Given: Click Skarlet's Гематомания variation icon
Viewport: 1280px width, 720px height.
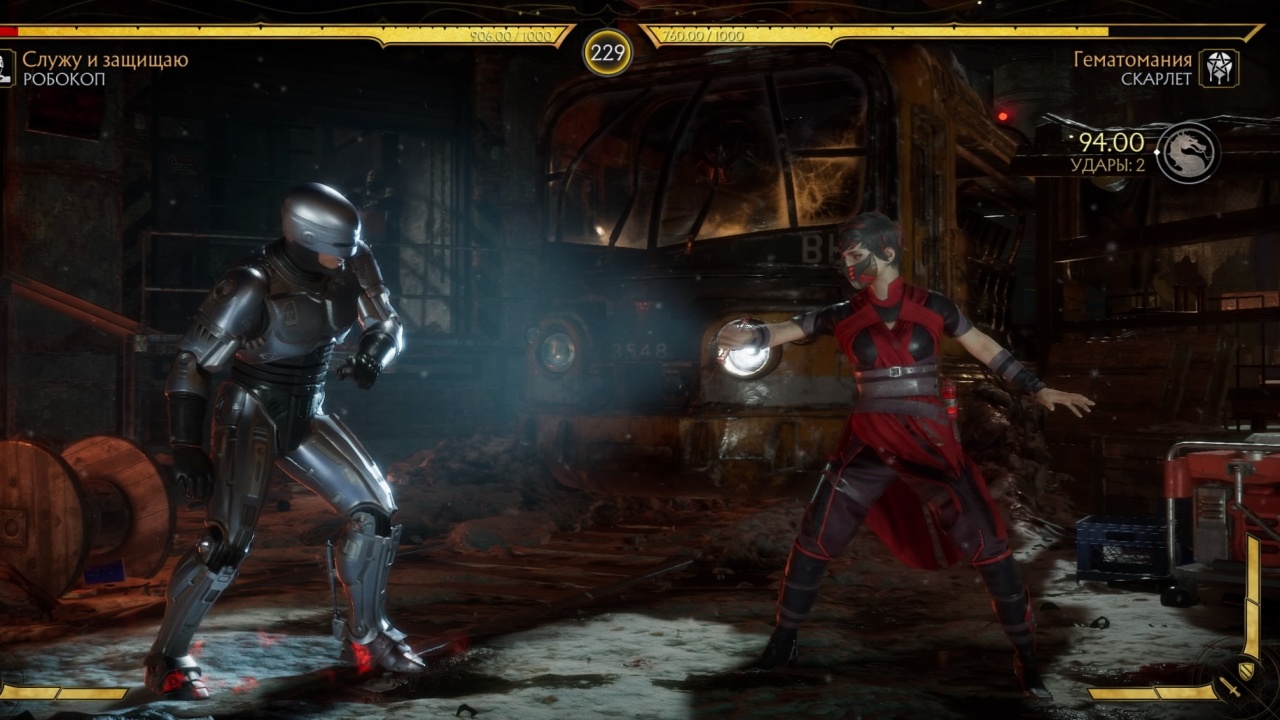Looking at the screenshot, I should tap(1219, 68).
